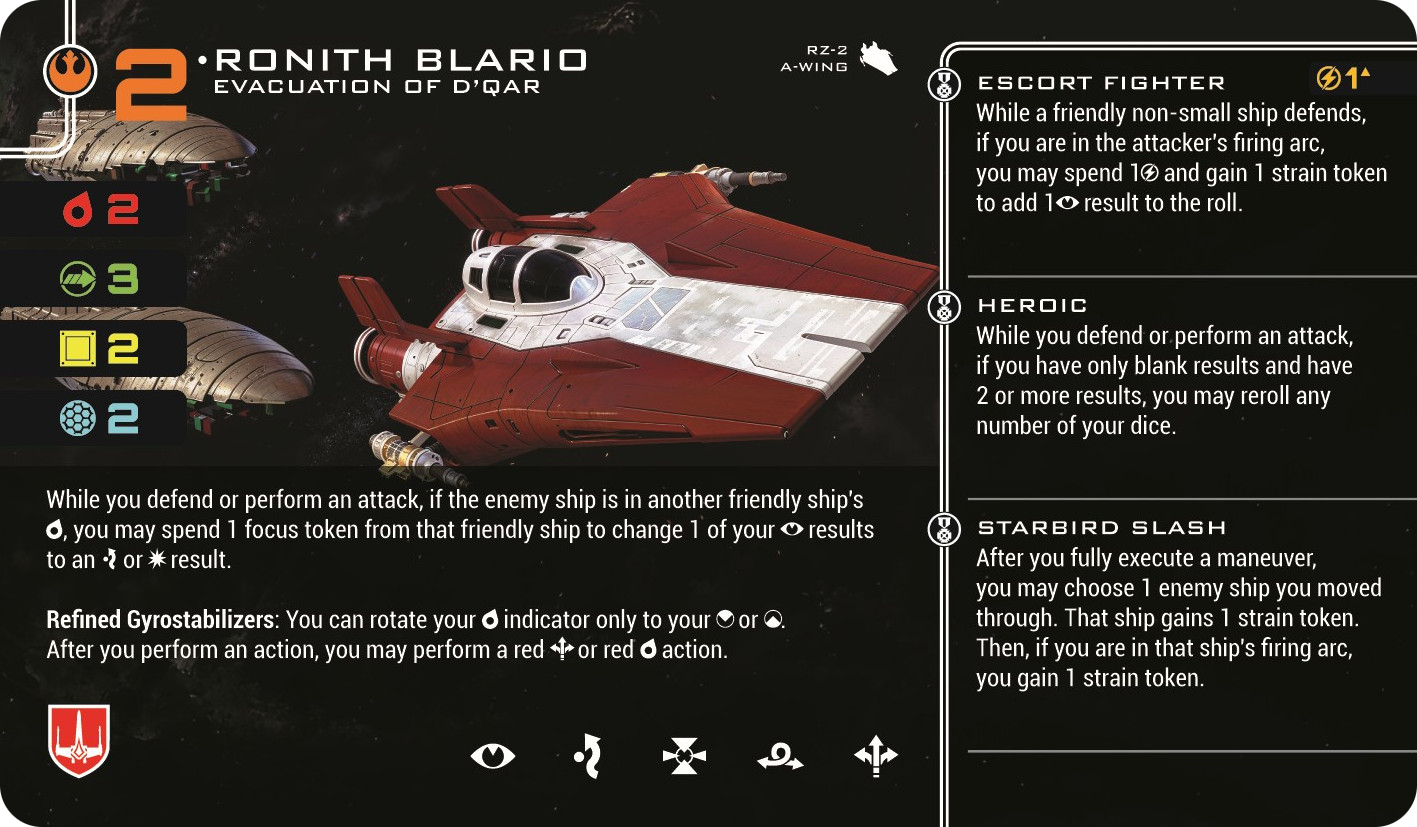The width and height of the screenshot is (1417, 827).
Task: Select the Barrel Roll action icon
Action: pos(780,758)
